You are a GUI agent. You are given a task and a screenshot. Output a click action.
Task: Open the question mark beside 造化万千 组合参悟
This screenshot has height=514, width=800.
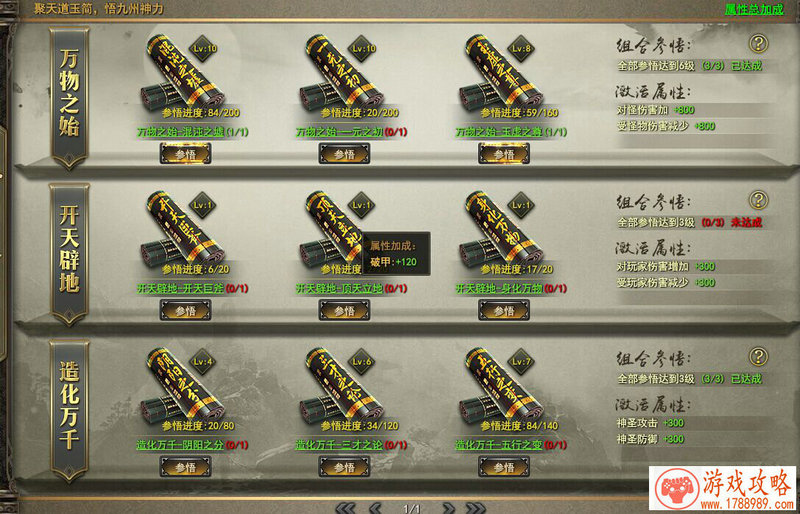click(759, 356)
